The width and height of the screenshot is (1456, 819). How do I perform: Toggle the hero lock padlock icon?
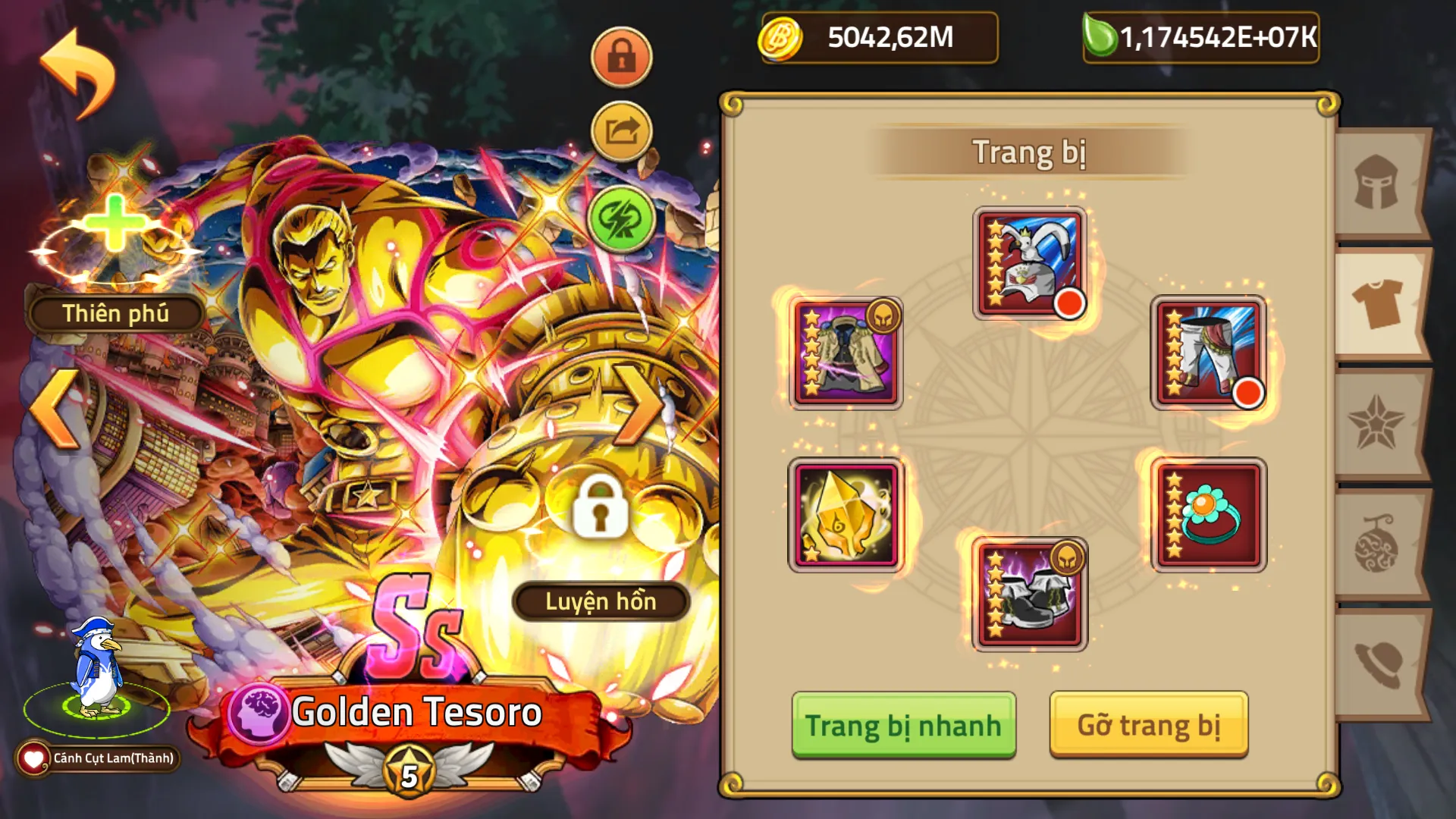620,57
